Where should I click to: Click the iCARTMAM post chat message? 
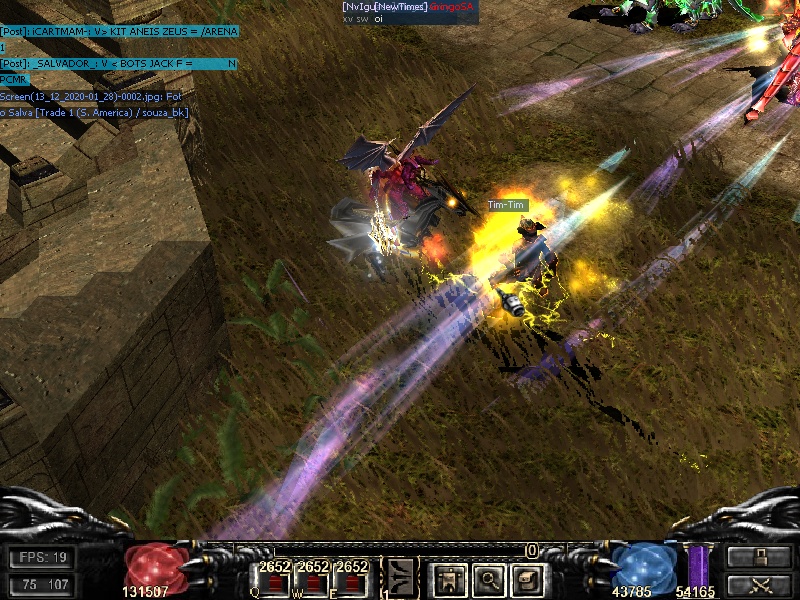(119, 32)
